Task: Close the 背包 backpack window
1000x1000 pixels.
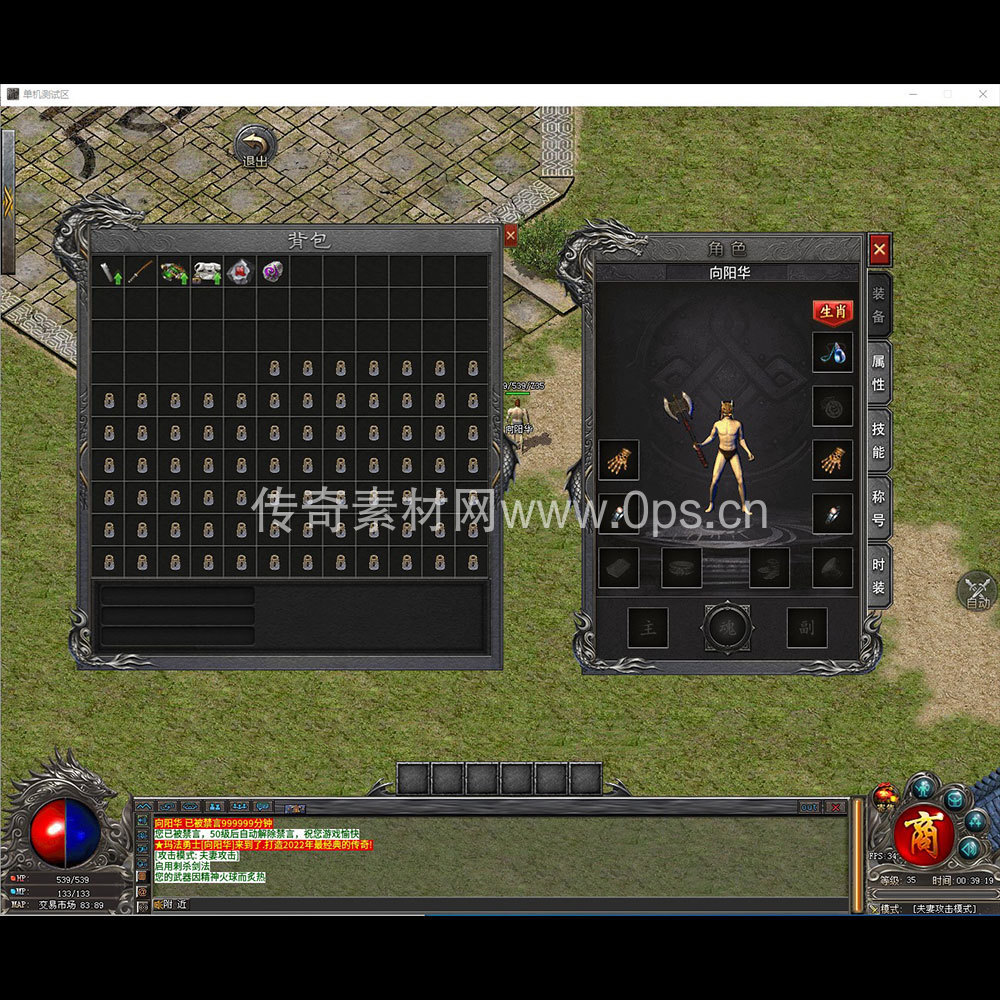Action: tap(510, 236)
